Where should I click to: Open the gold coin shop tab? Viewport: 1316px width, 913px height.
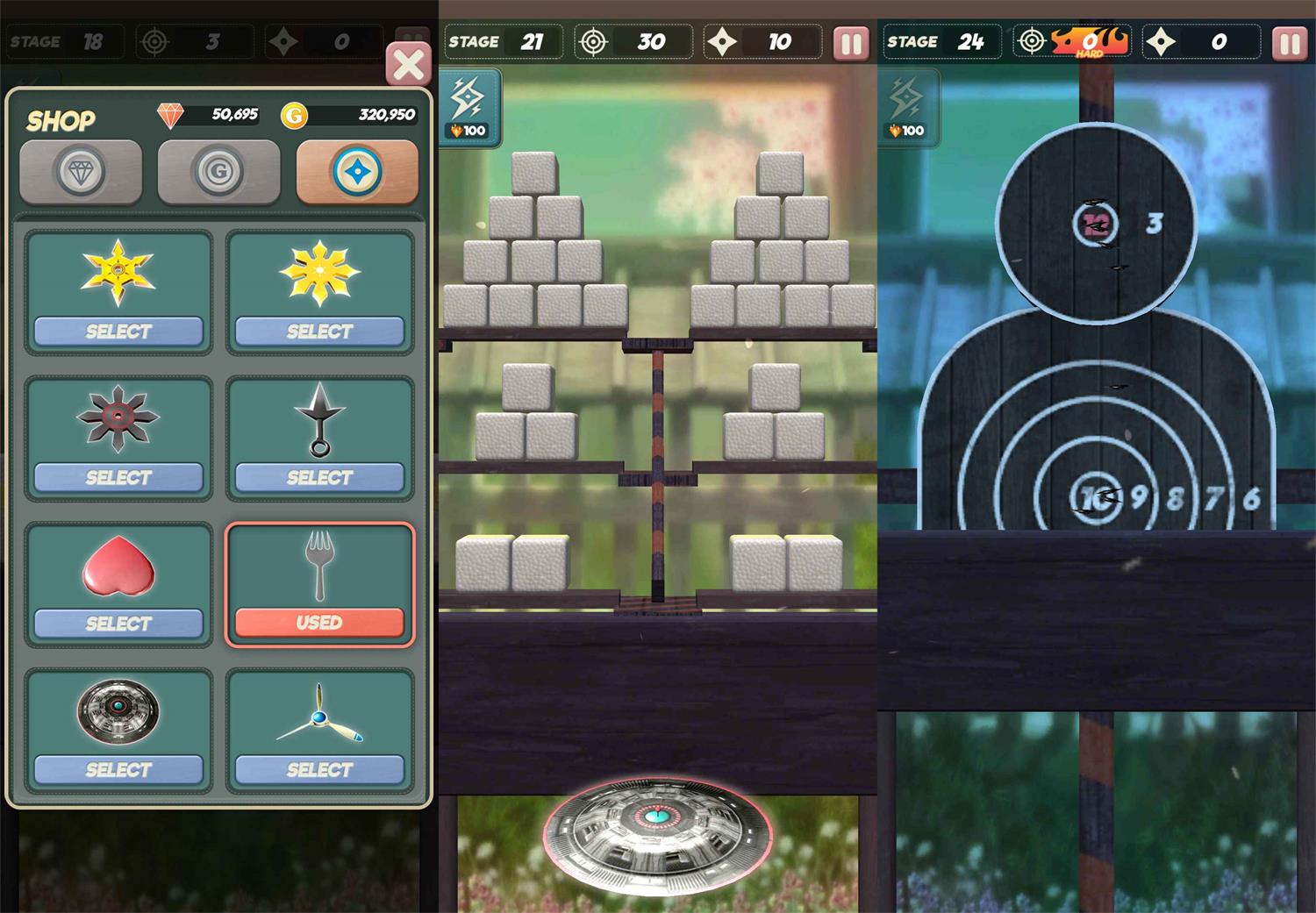point(218,172)
